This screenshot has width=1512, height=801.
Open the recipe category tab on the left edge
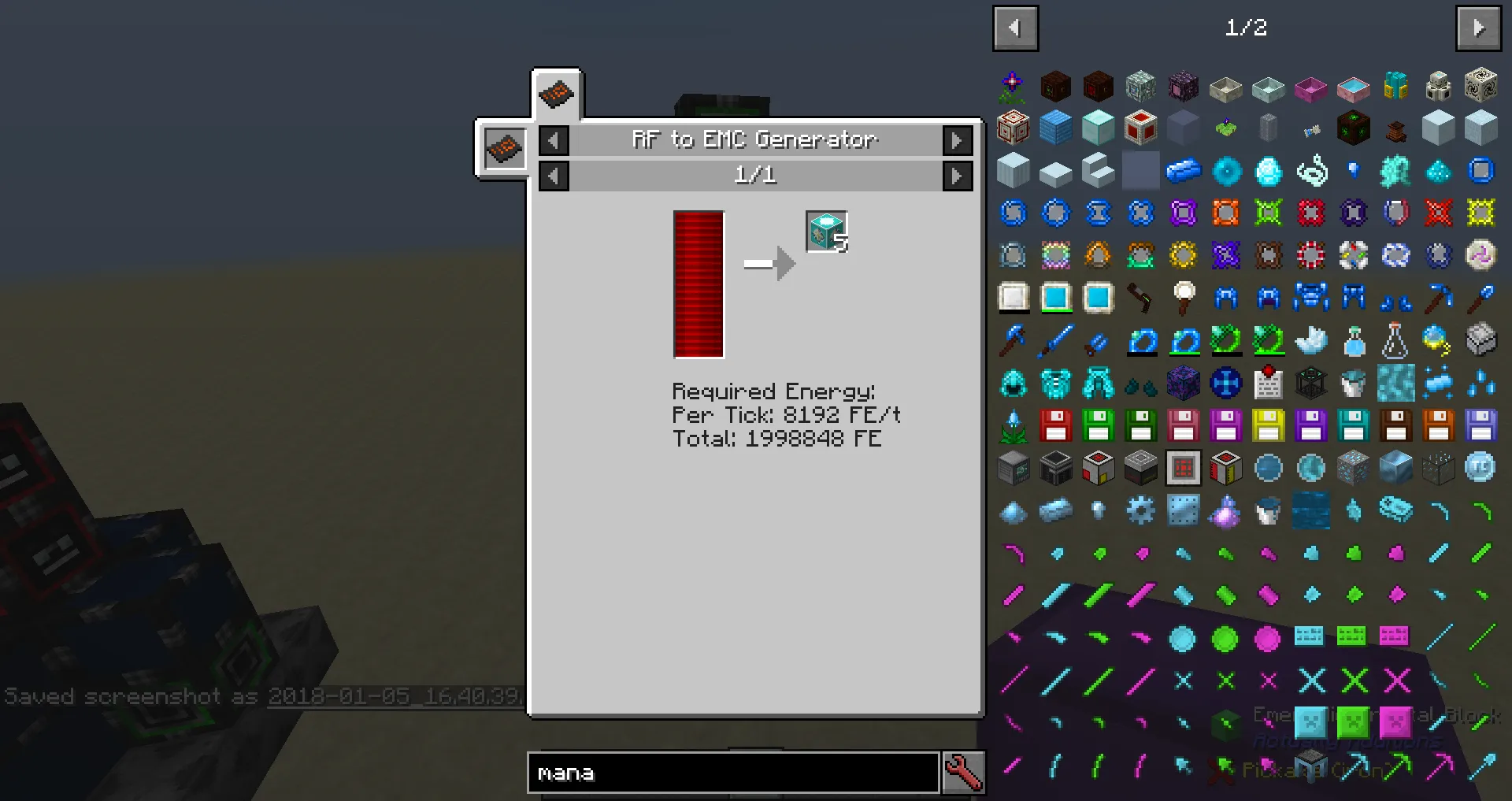pyautogui.click(x=504, y=148)
